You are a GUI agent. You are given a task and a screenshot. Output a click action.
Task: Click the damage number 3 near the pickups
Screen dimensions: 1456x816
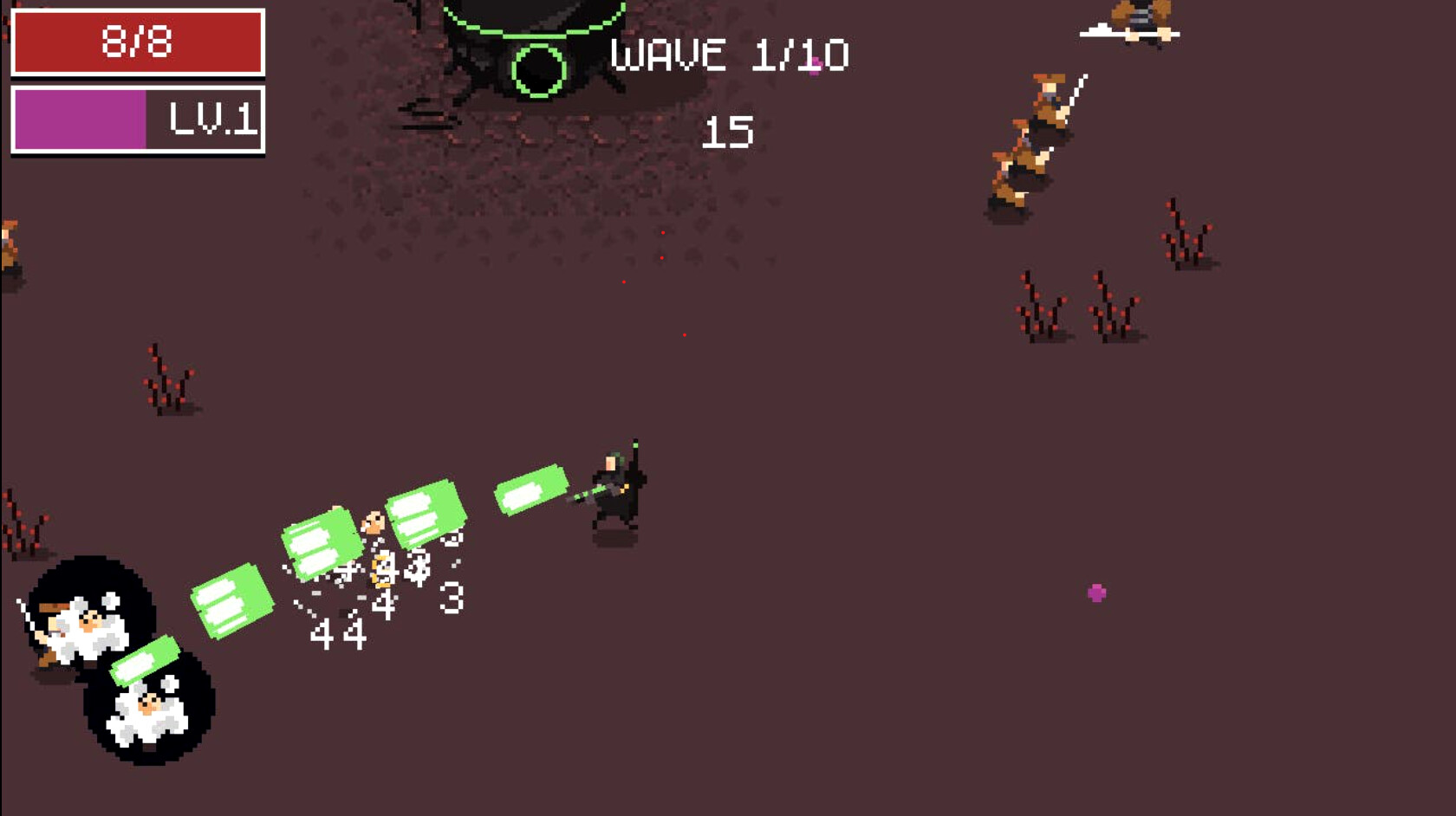[451, 598]
